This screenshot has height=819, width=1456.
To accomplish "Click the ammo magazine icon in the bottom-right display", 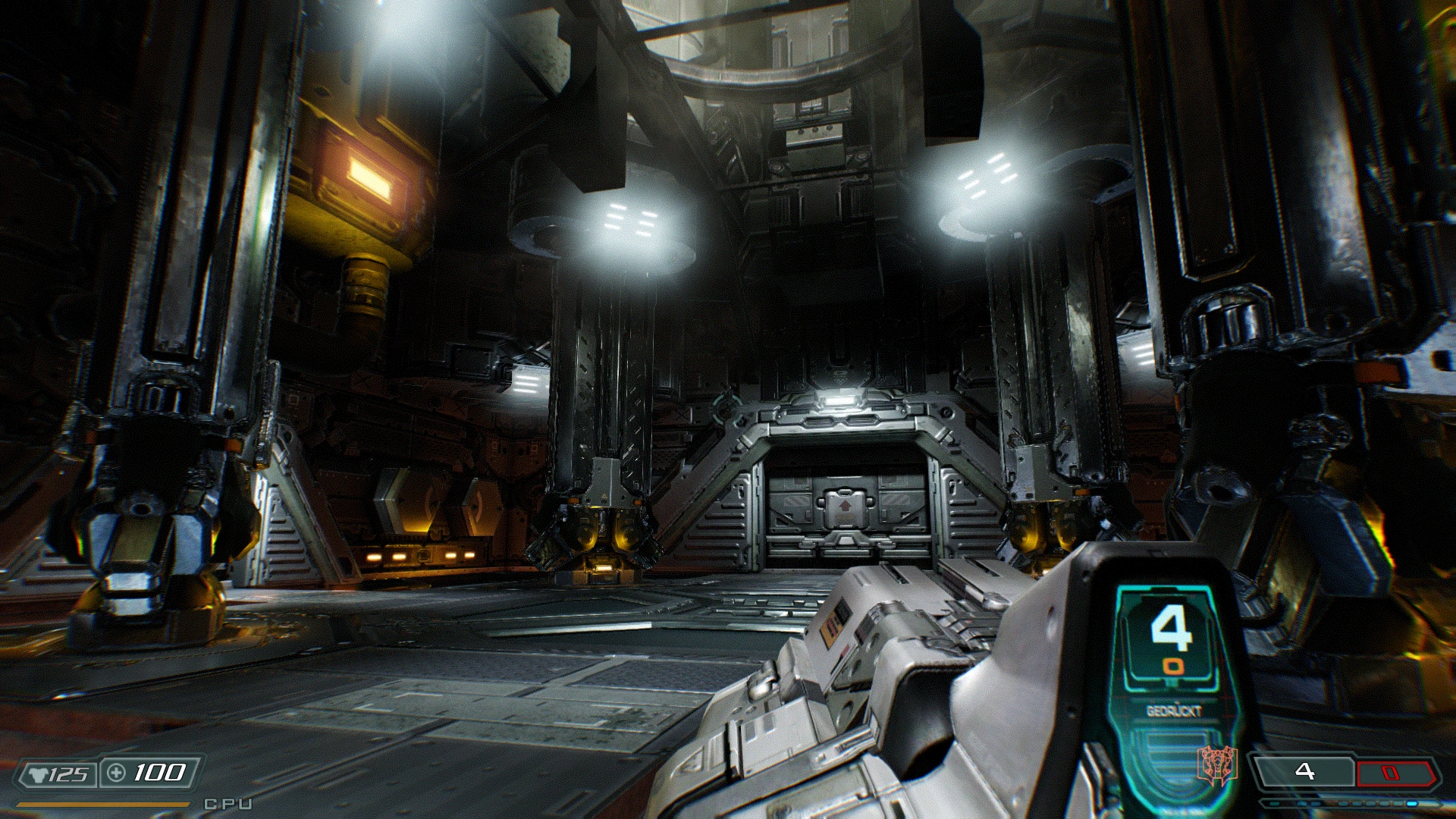I will pos(1304,770).
